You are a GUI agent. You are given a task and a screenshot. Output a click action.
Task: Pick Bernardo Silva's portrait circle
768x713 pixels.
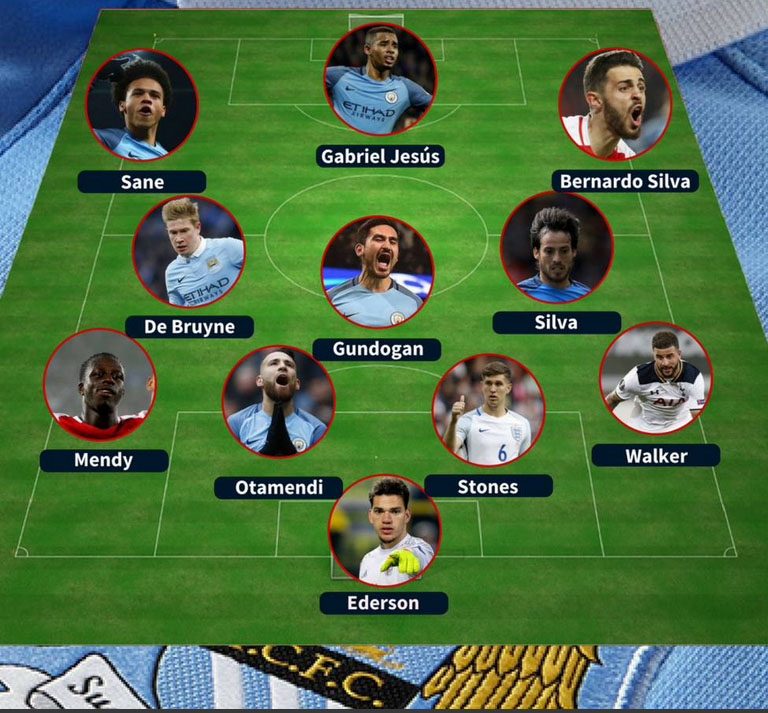(x=614, y=104)
